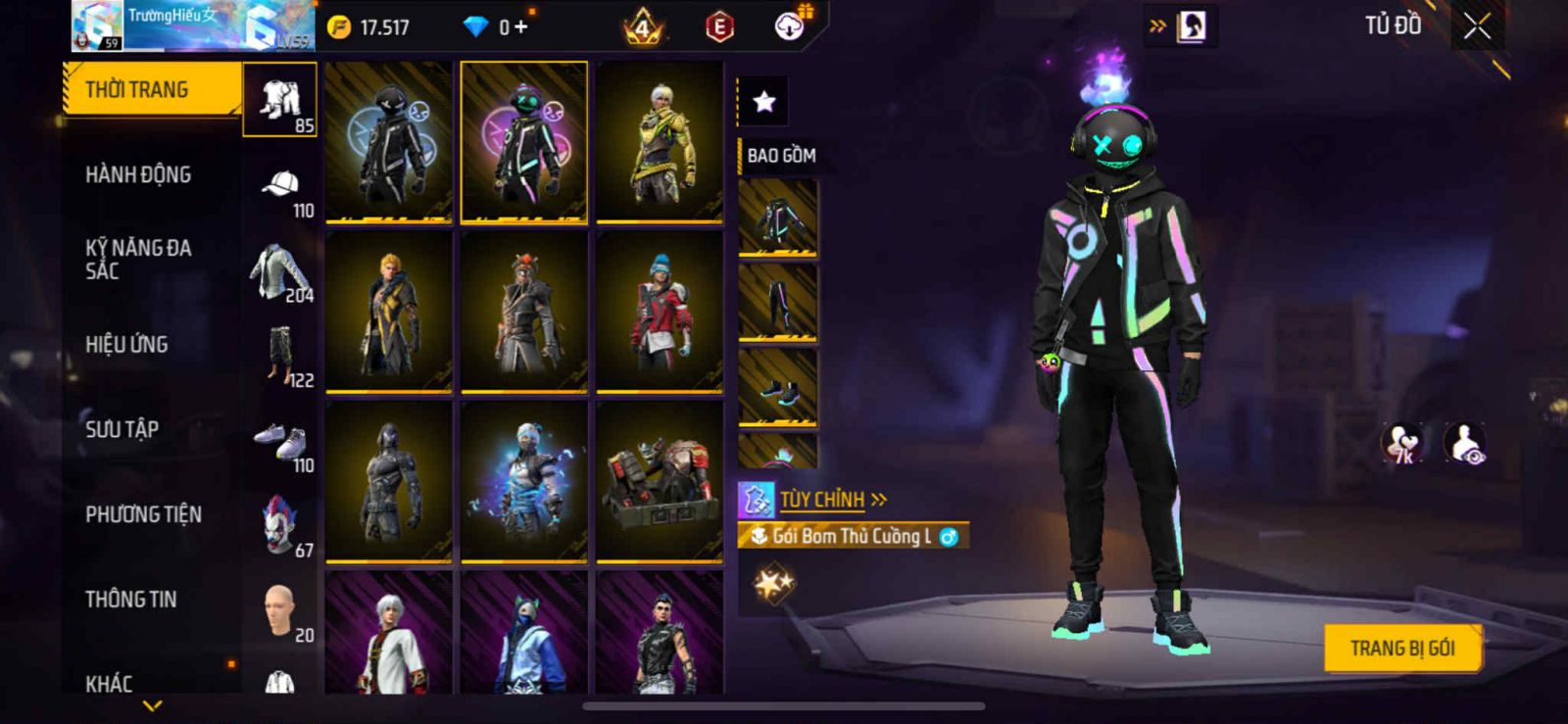Select the red jacket blue beanie outfit

click(660, 312)
